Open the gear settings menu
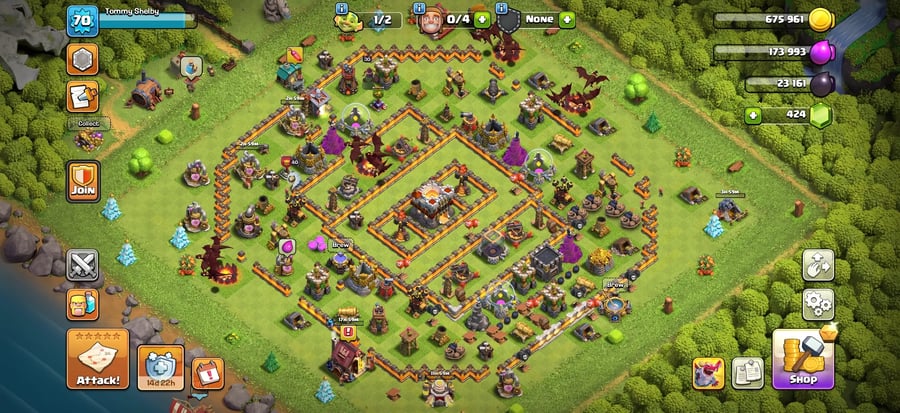900x413 pixels. click(x=818, y=303)
